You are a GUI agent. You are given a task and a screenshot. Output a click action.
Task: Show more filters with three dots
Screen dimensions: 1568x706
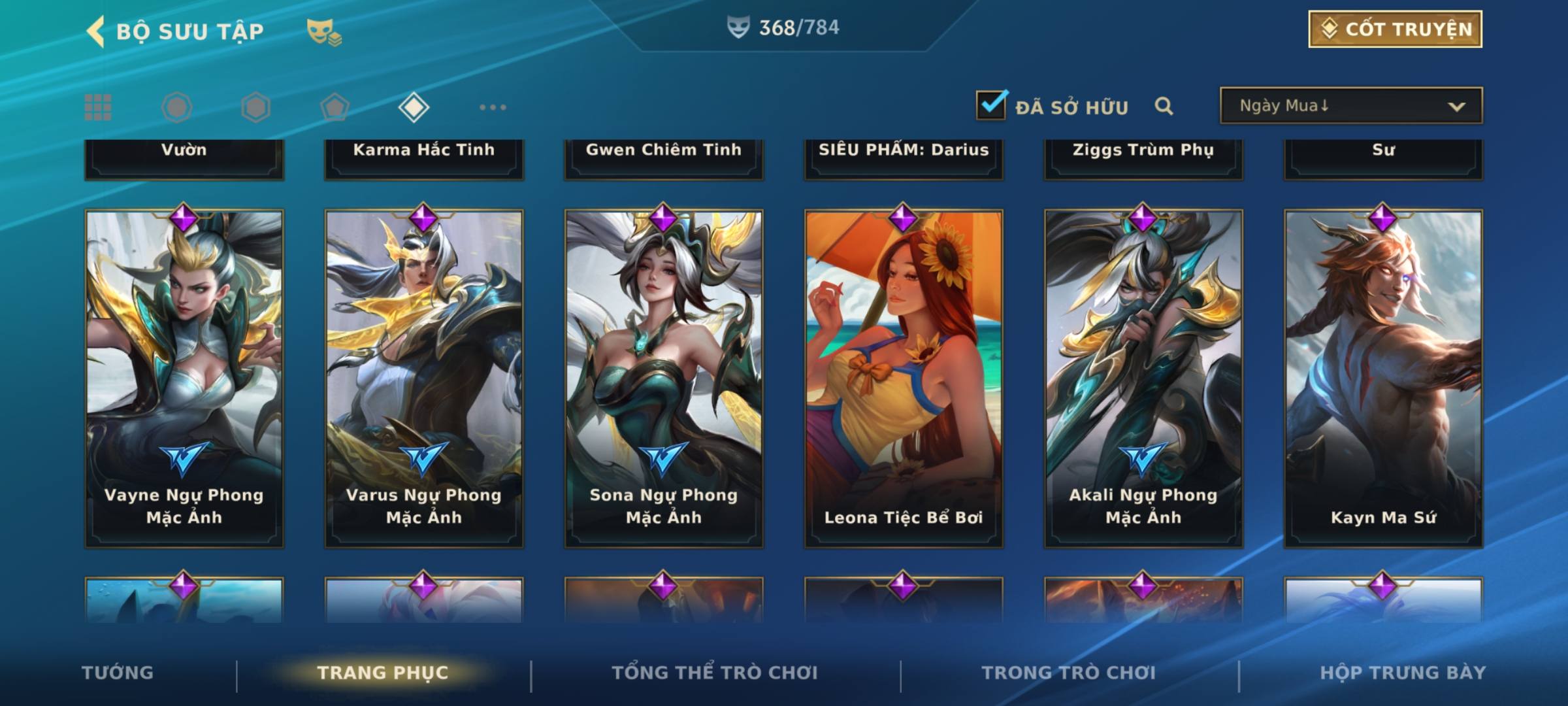pyautogui.click(x=493, y=107)
